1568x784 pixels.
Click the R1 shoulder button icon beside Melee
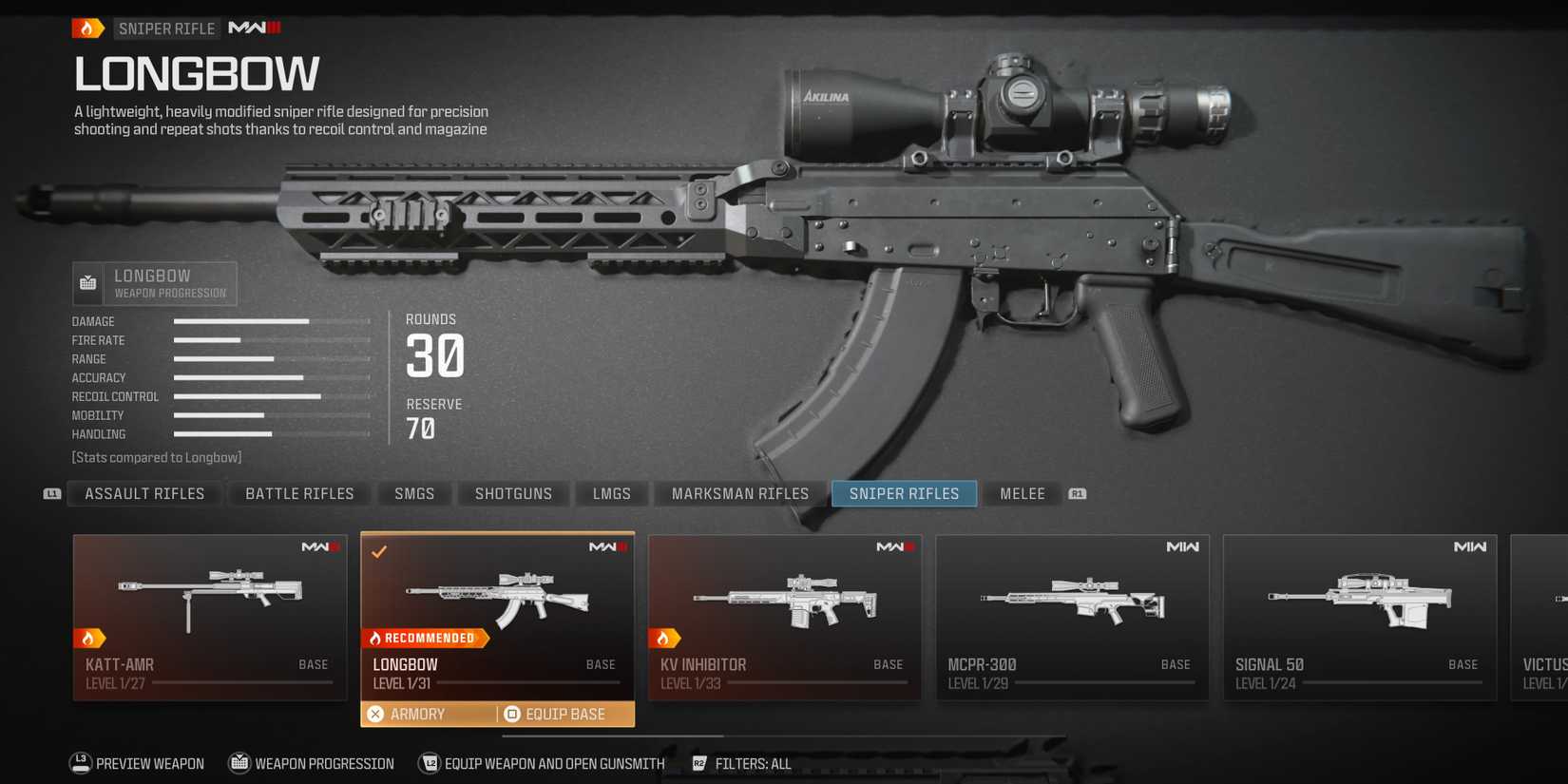1077,493
